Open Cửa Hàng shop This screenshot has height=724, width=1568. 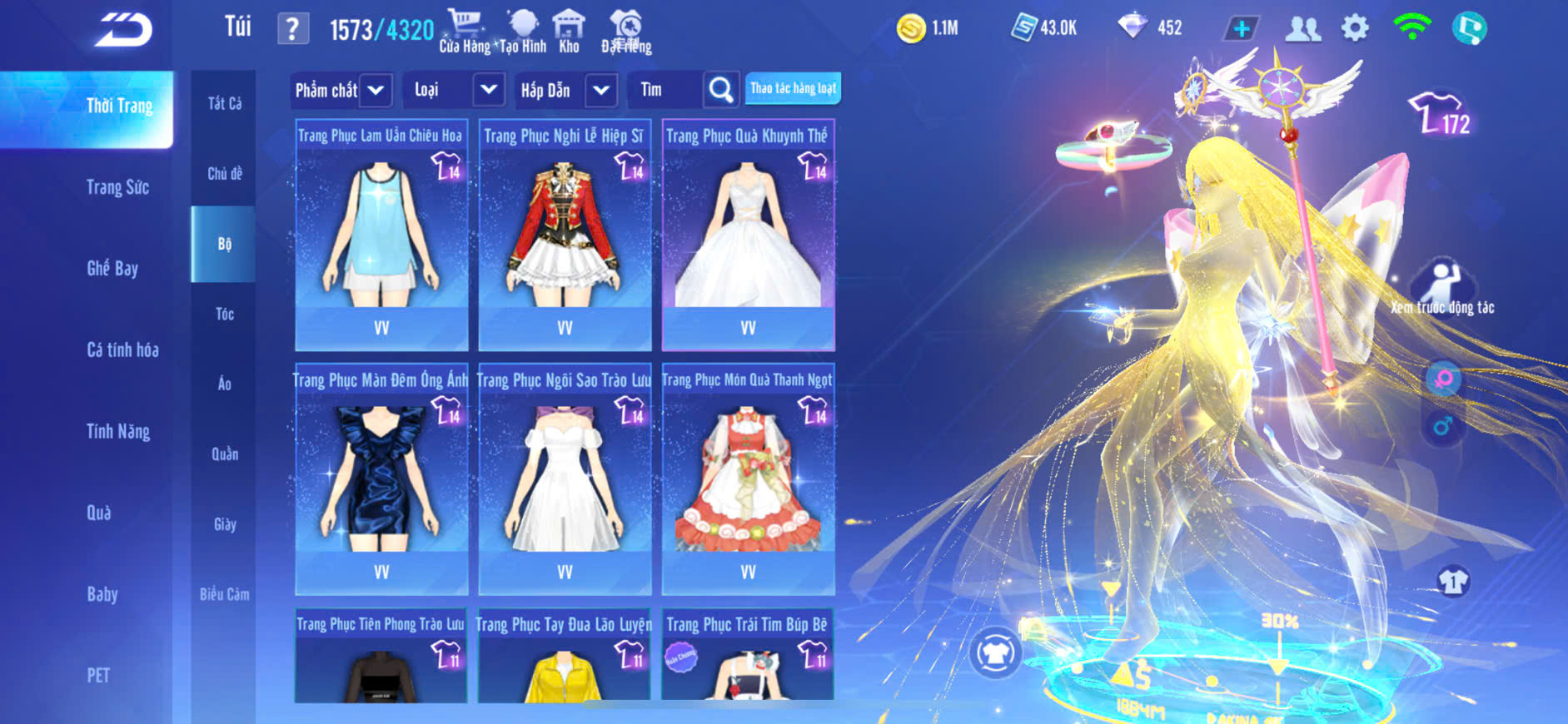(x=465, y=32)
